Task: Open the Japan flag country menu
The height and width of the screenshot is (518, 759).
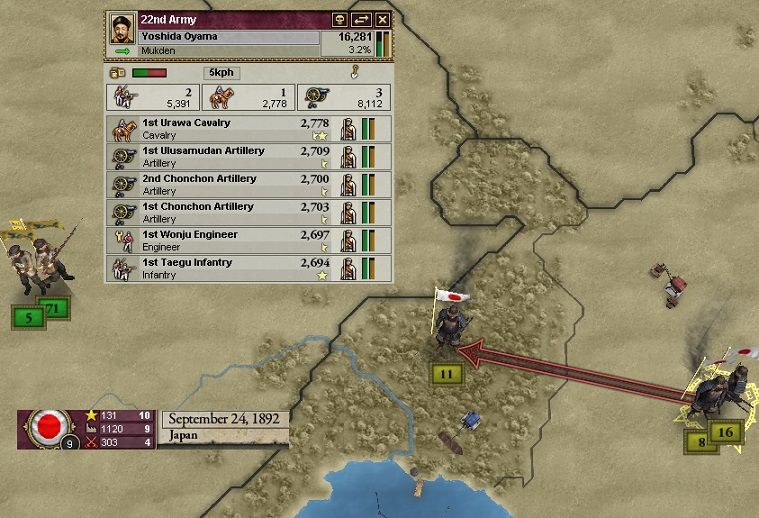Action: (x=45, y=428)
